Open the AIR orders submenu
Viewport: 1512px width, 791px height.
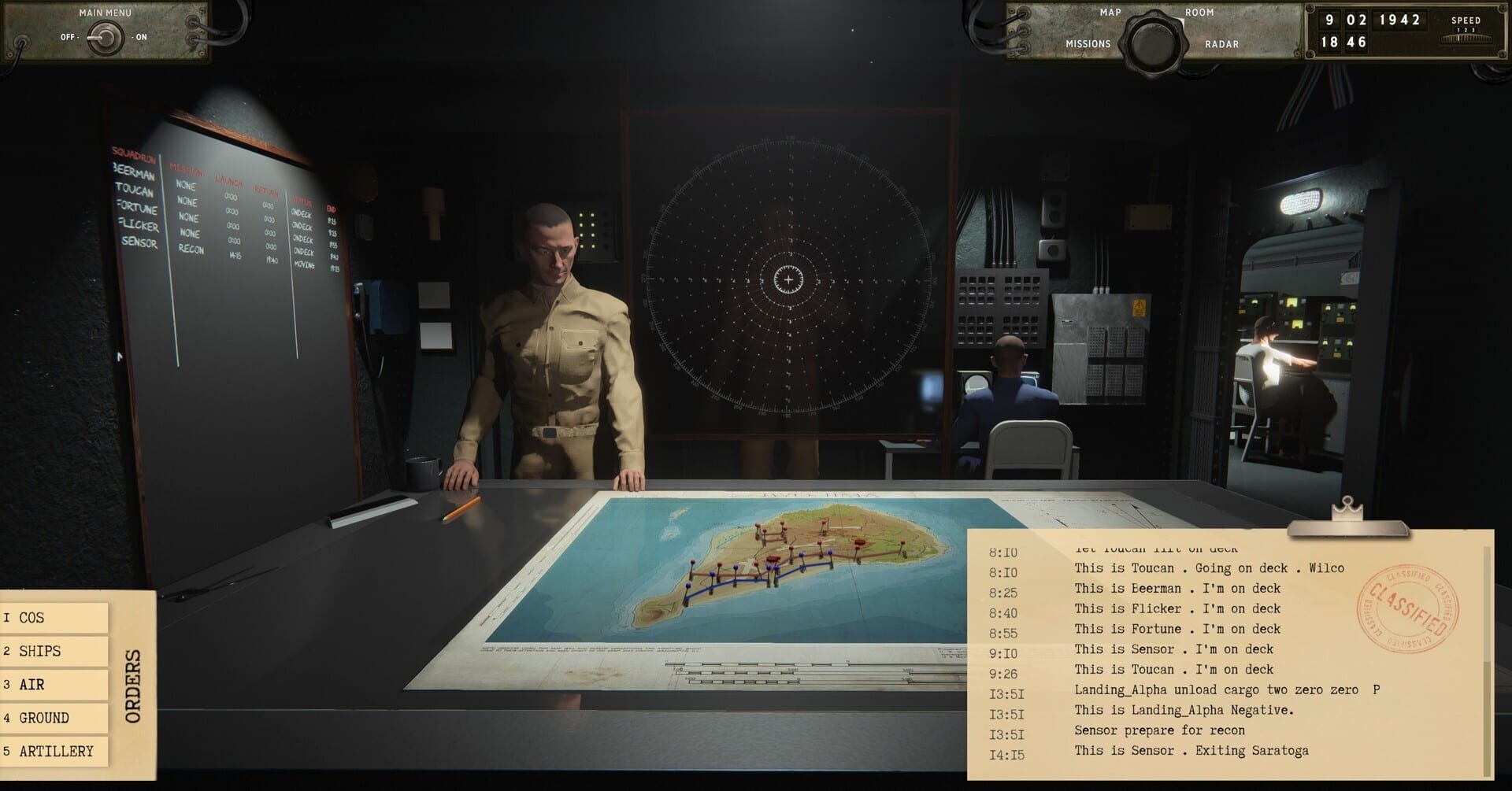pos(54,685)
